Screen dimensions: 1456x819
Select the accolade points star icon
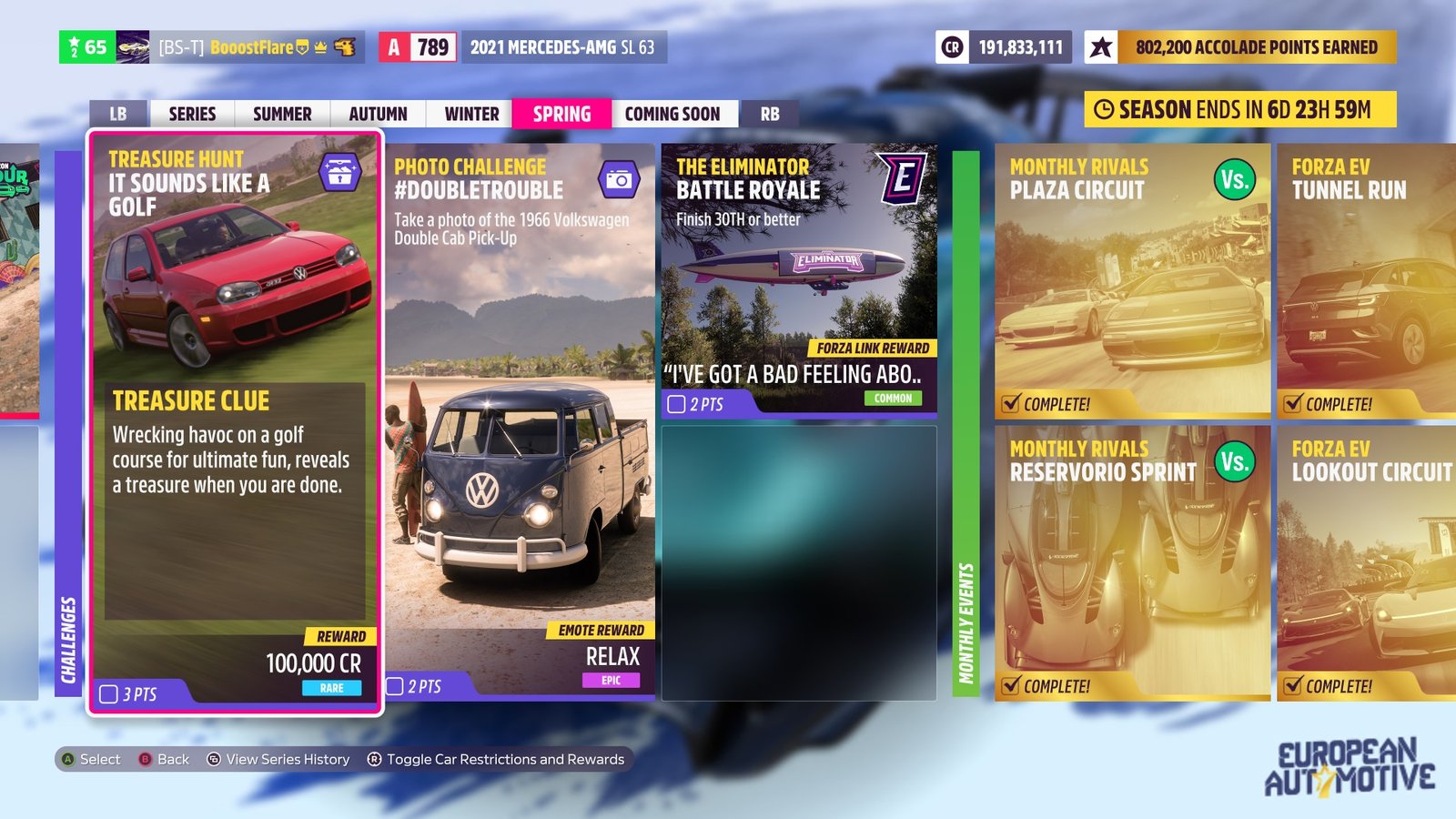coord(1102,47)
